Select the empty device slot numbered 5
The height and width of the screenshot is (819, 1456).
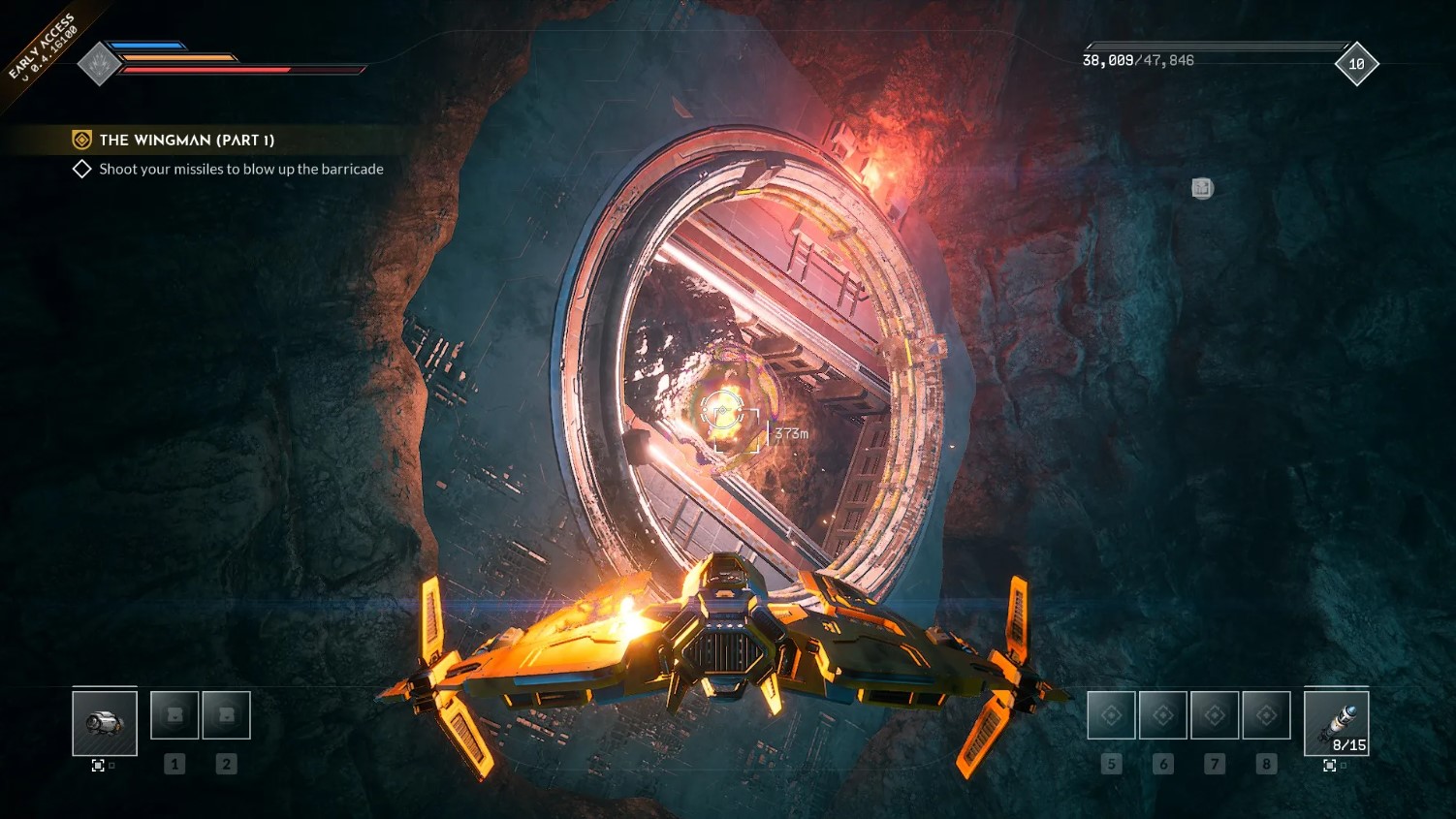point(1111,713)
